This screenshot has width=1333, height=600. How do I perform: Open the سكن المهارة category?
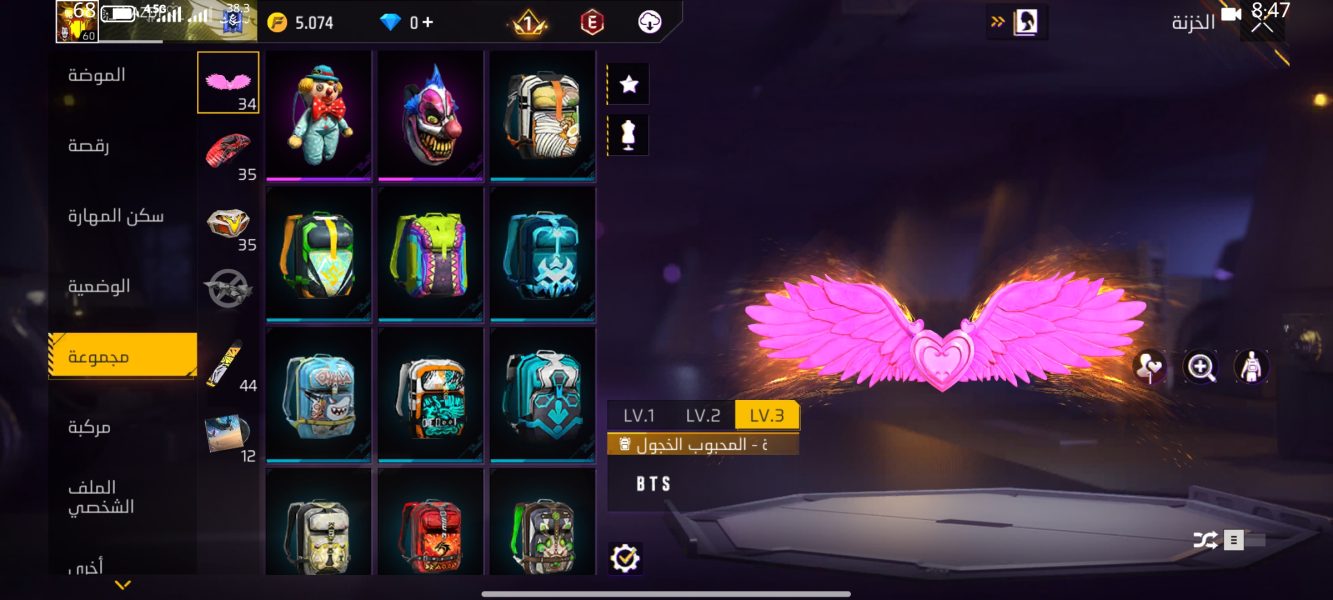pos(115,216)
